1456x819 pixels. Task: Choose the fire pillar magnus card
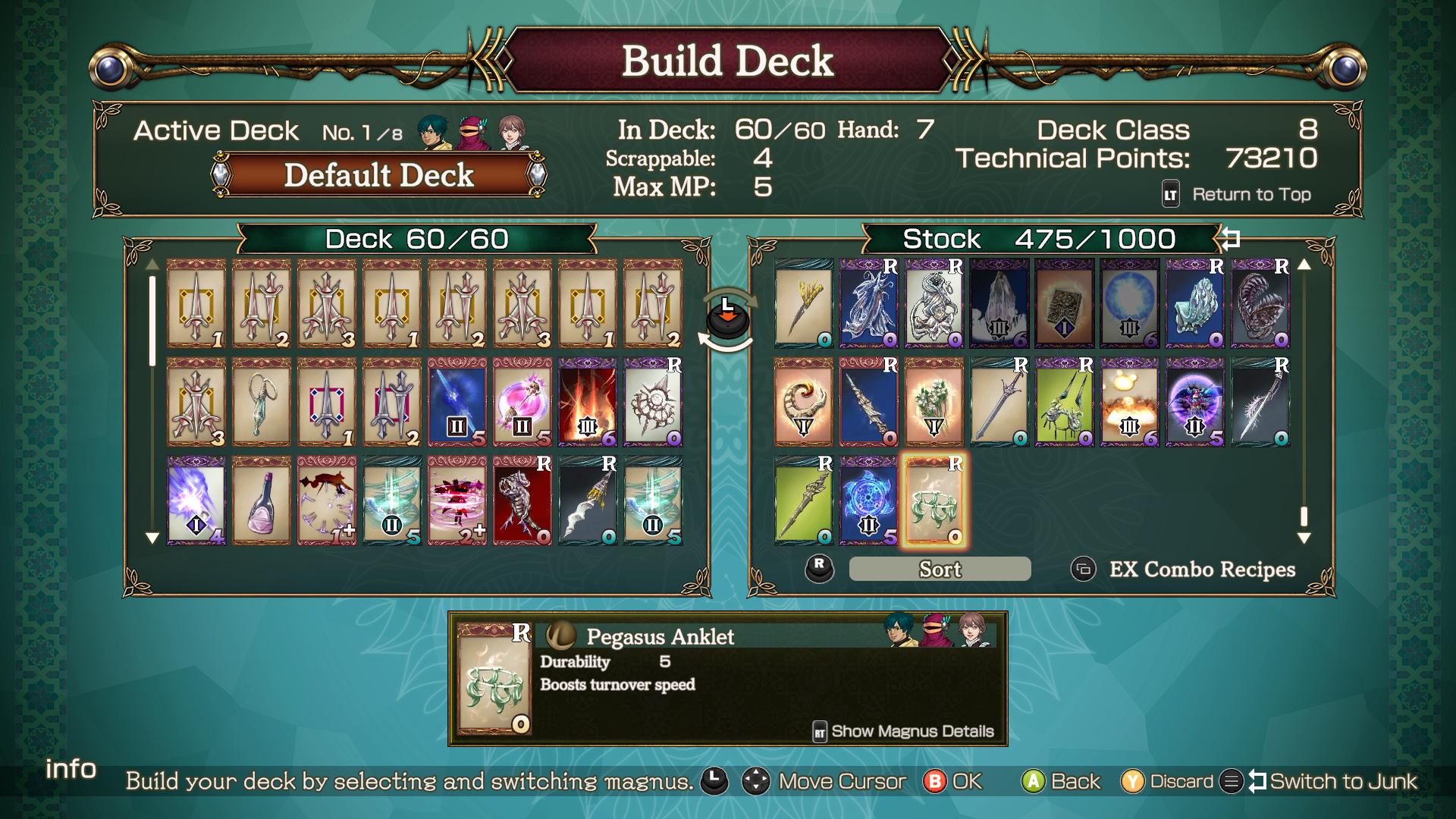coord(587,402)
